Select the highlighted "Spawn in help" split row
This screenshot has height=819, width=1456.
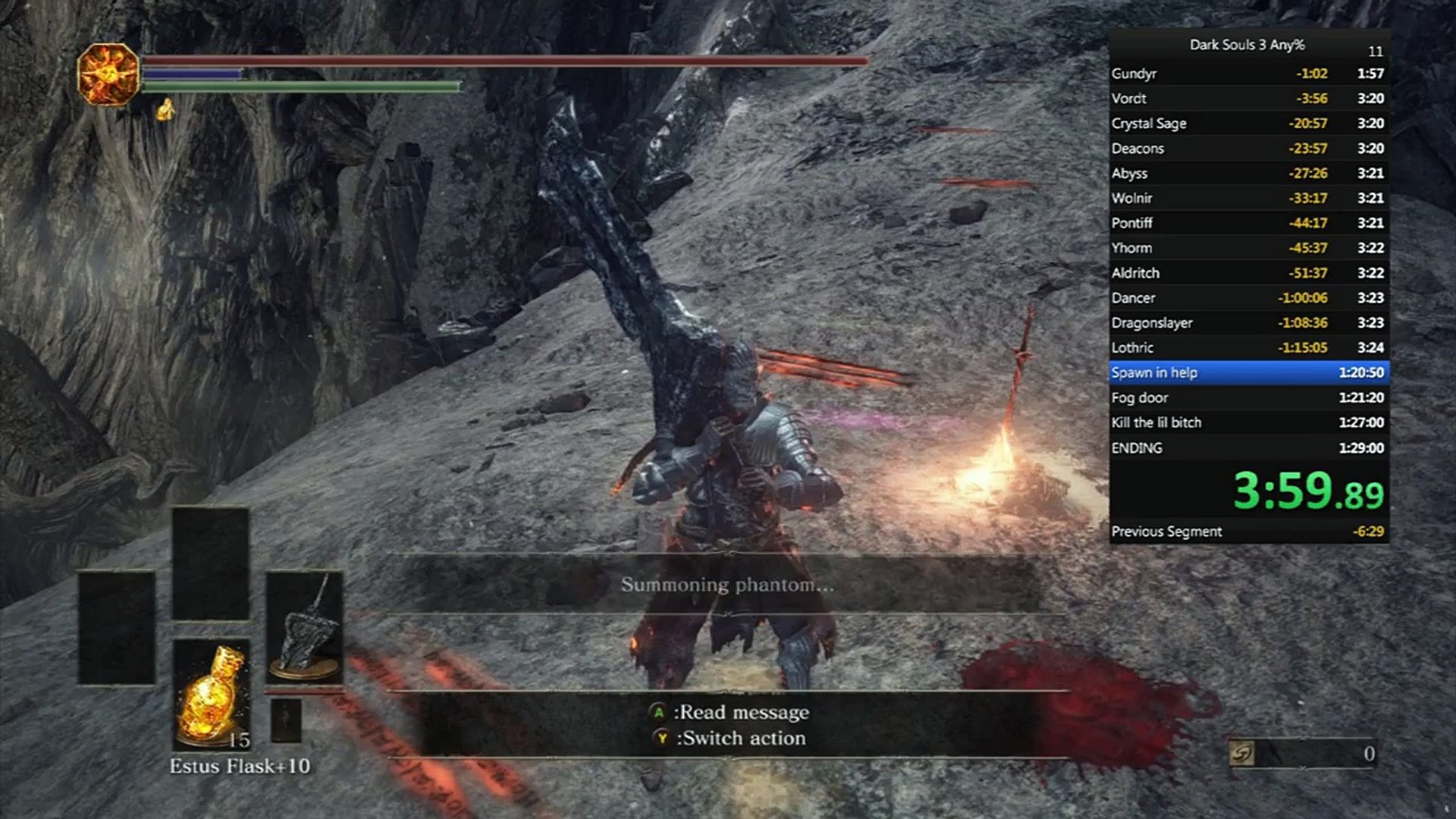tap(1248, 372)
